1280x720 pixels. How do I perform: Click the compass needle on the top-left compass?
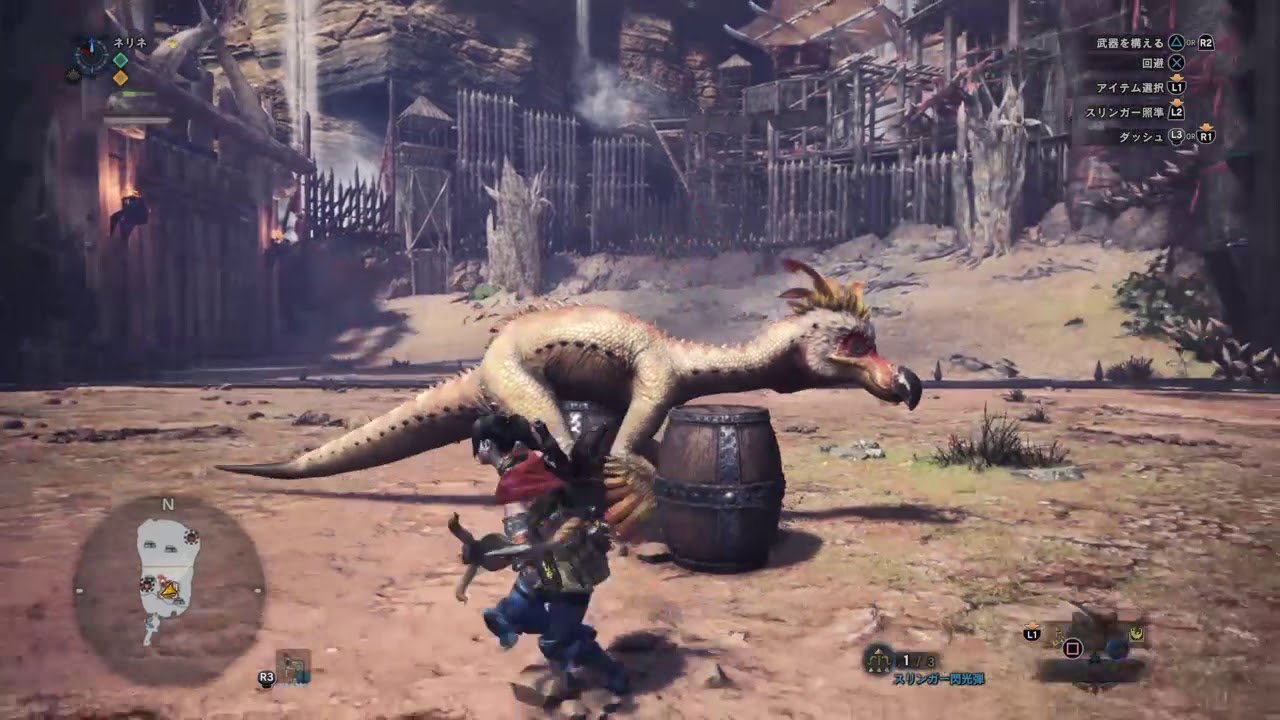pos(91,49)
